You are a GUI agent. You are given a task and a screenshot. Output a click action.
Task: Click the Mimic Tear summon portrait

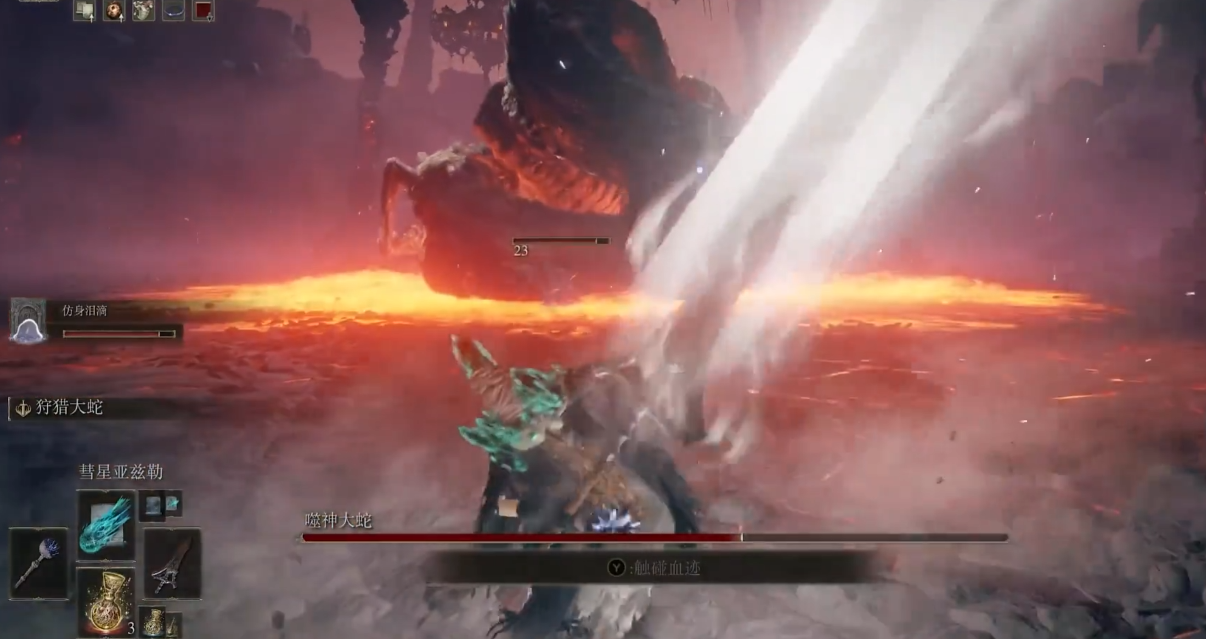tap(28, 321)
